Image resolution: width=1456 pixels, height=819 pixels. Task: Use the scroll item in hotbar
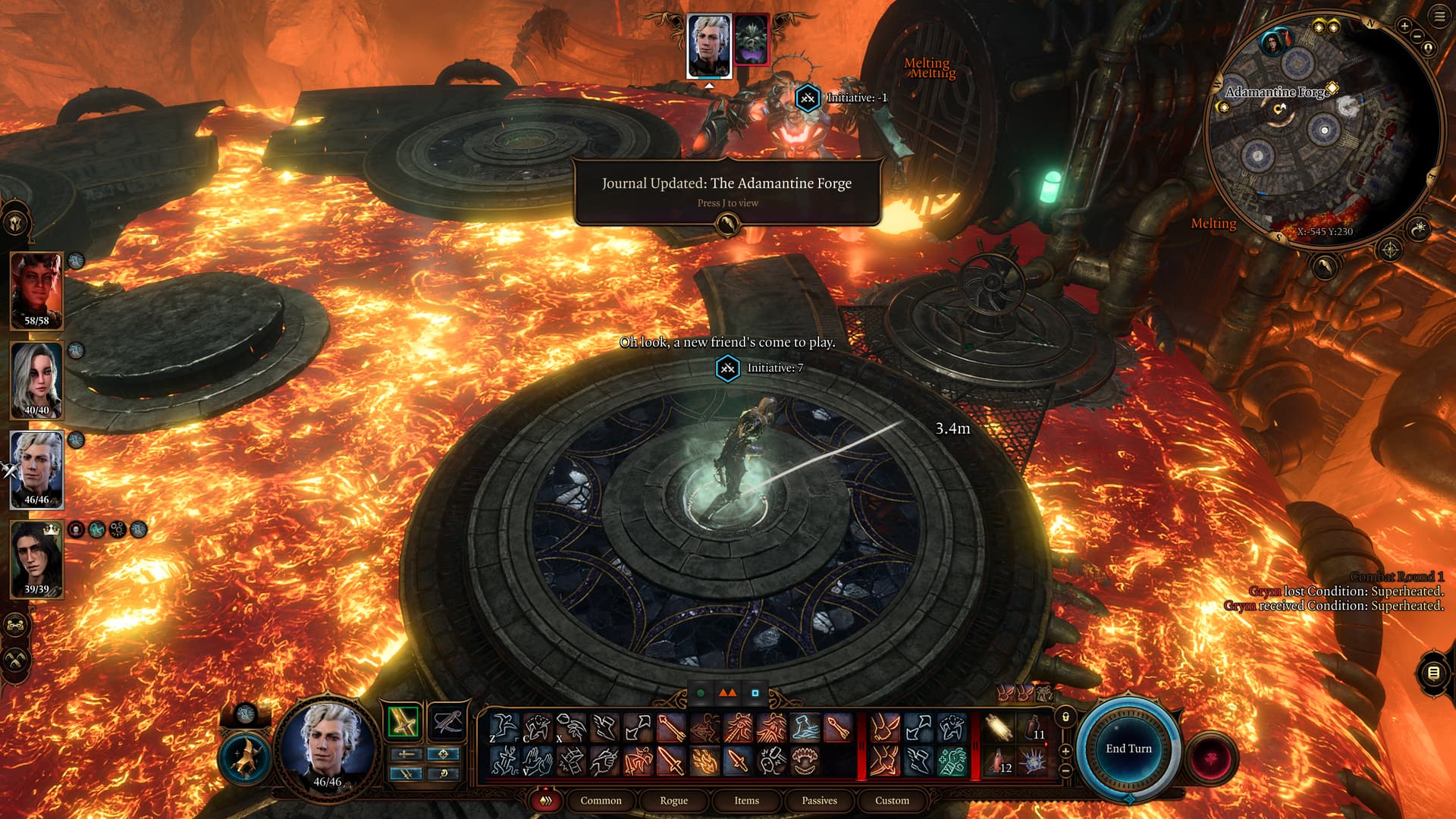pos(999,728)
